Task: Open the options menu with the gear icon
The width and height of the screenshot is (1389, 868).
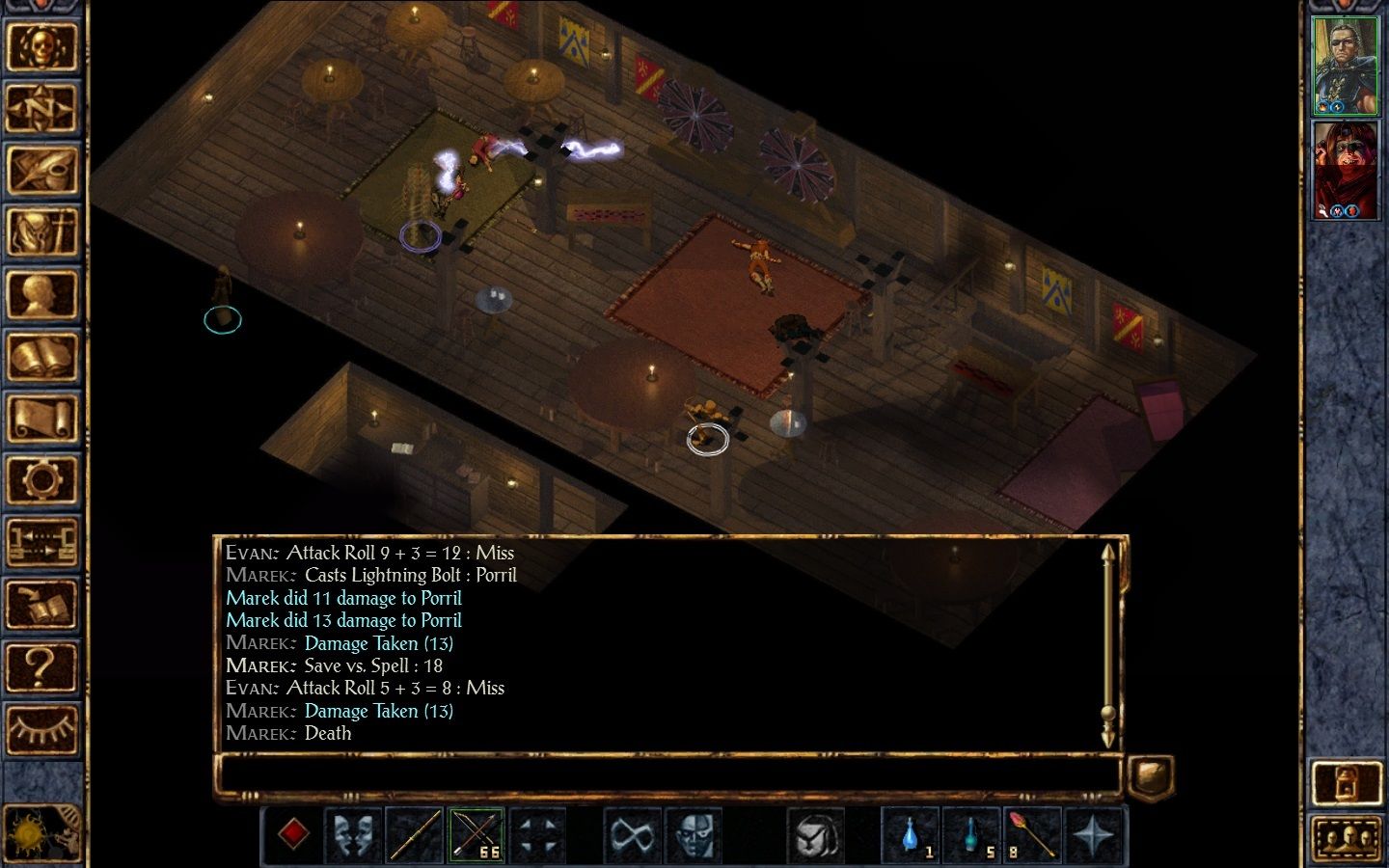Action: click(x=41, y=480)
